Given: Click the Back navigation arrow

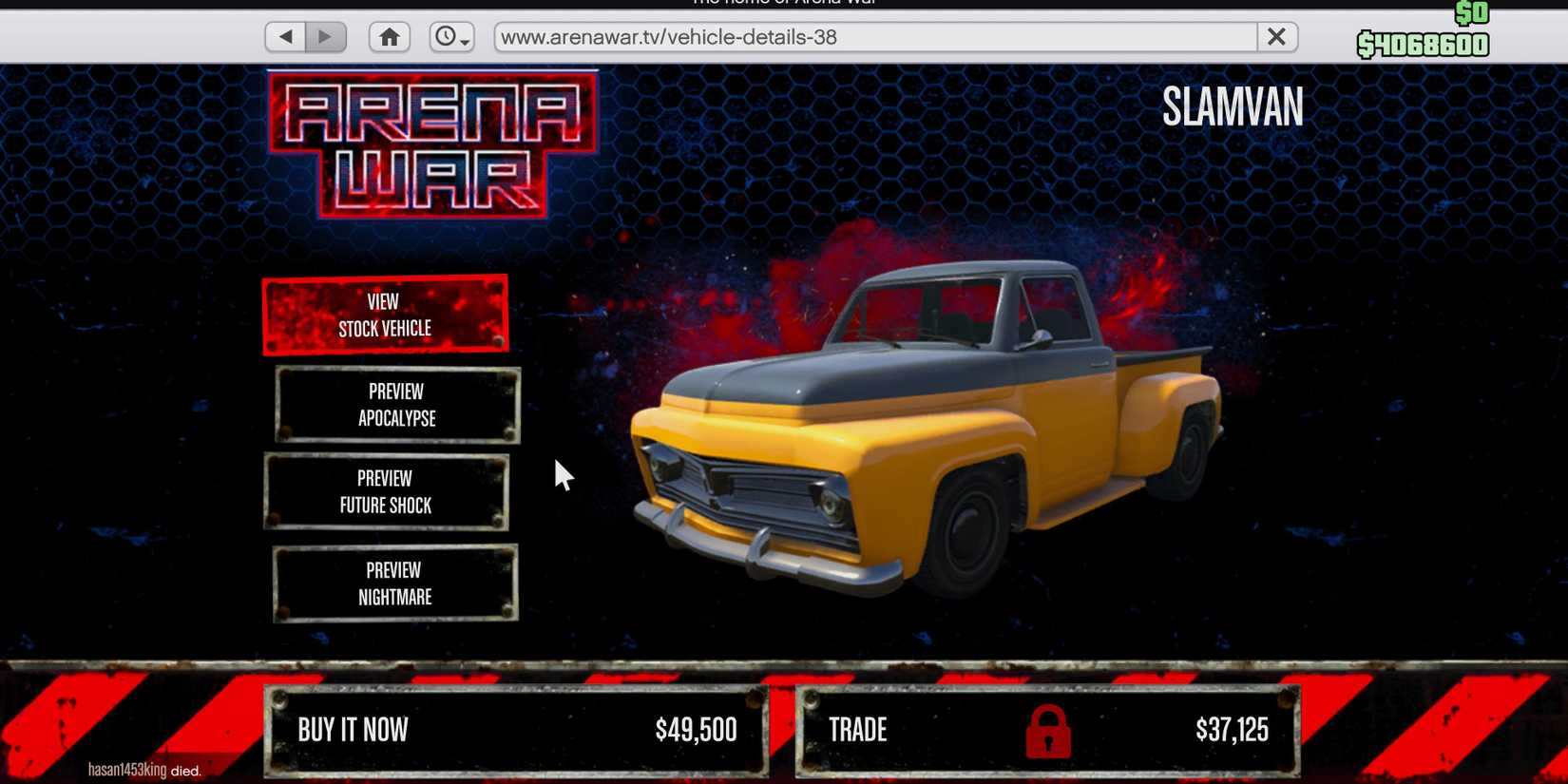Looking at the screenshot, I should click(x=283, y=35).
